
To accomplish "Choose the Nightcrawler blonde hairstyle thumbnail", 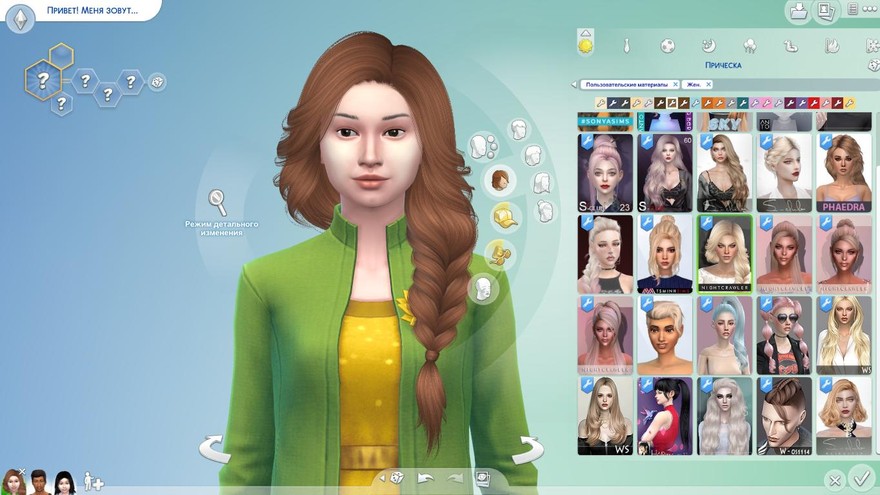I will pos(725,250).
